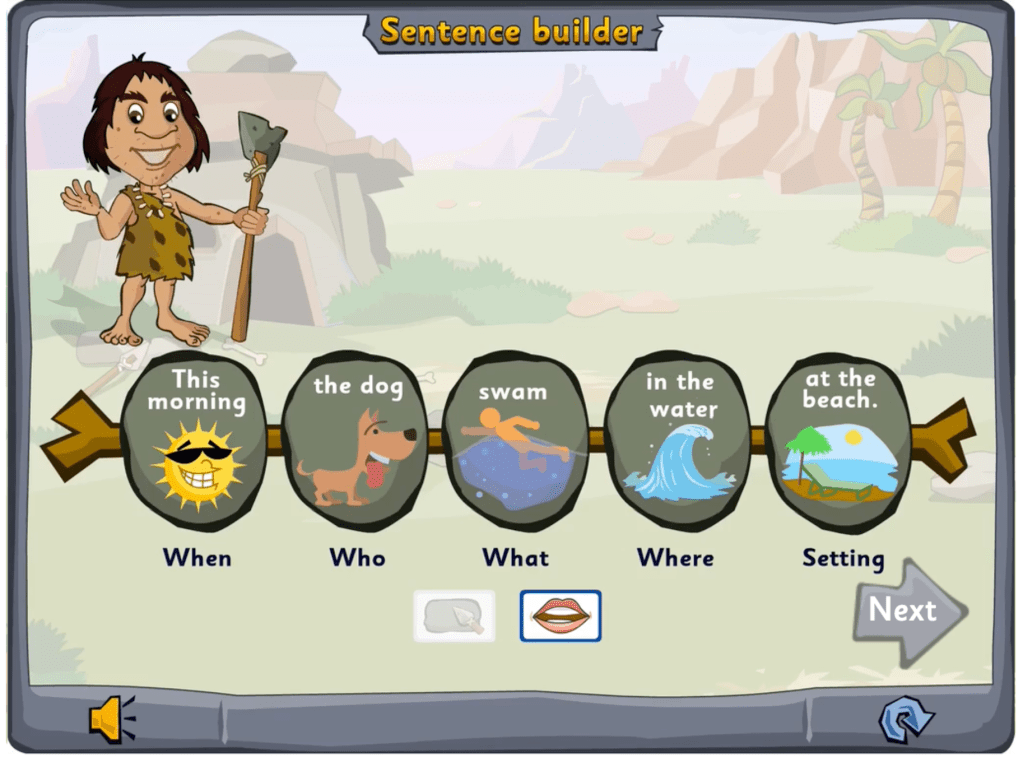The height and width of the screenshot is (762, 1023).
Task: Select the "in the water" wave stone
Action: click(x=677, y=440)
